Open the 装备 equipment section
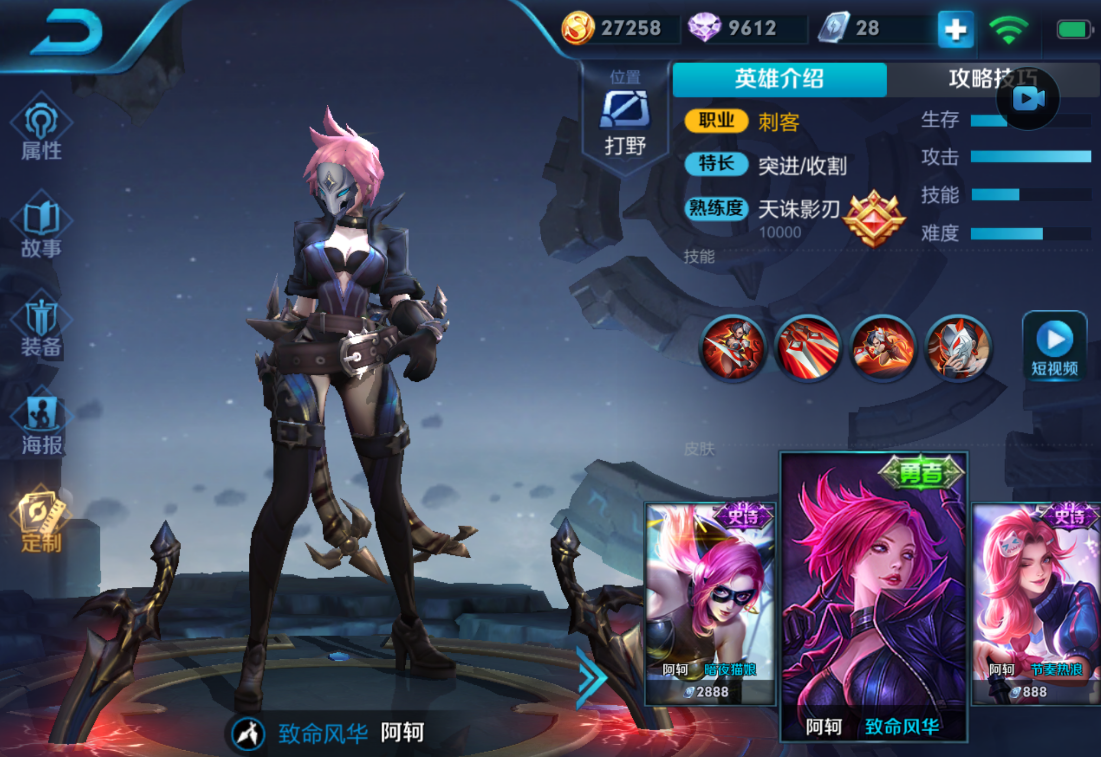This screenshot has height=757, width=1101. coord(42,327)
